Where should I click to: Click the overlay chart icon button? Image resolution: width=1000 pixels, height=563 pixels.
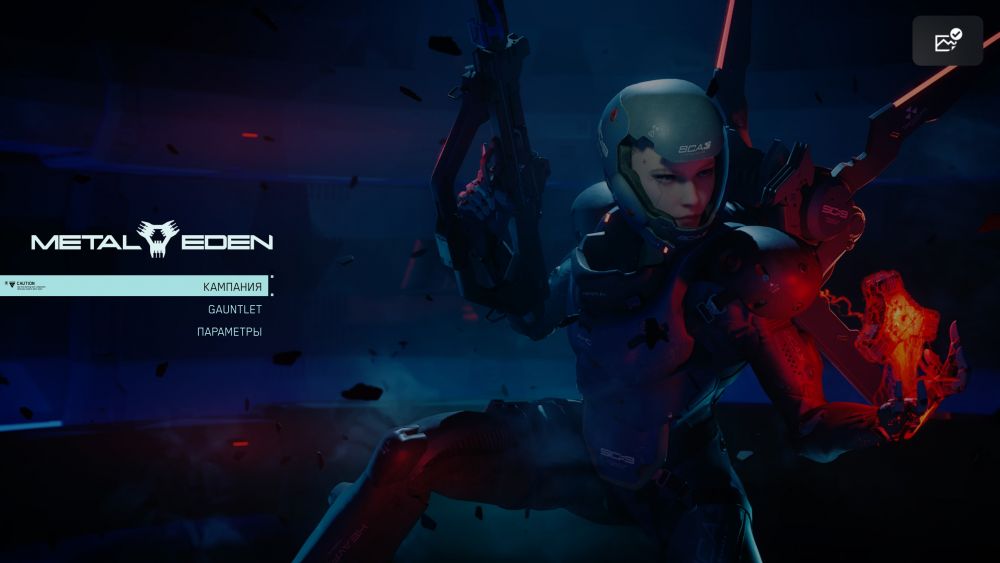(947, 41)
